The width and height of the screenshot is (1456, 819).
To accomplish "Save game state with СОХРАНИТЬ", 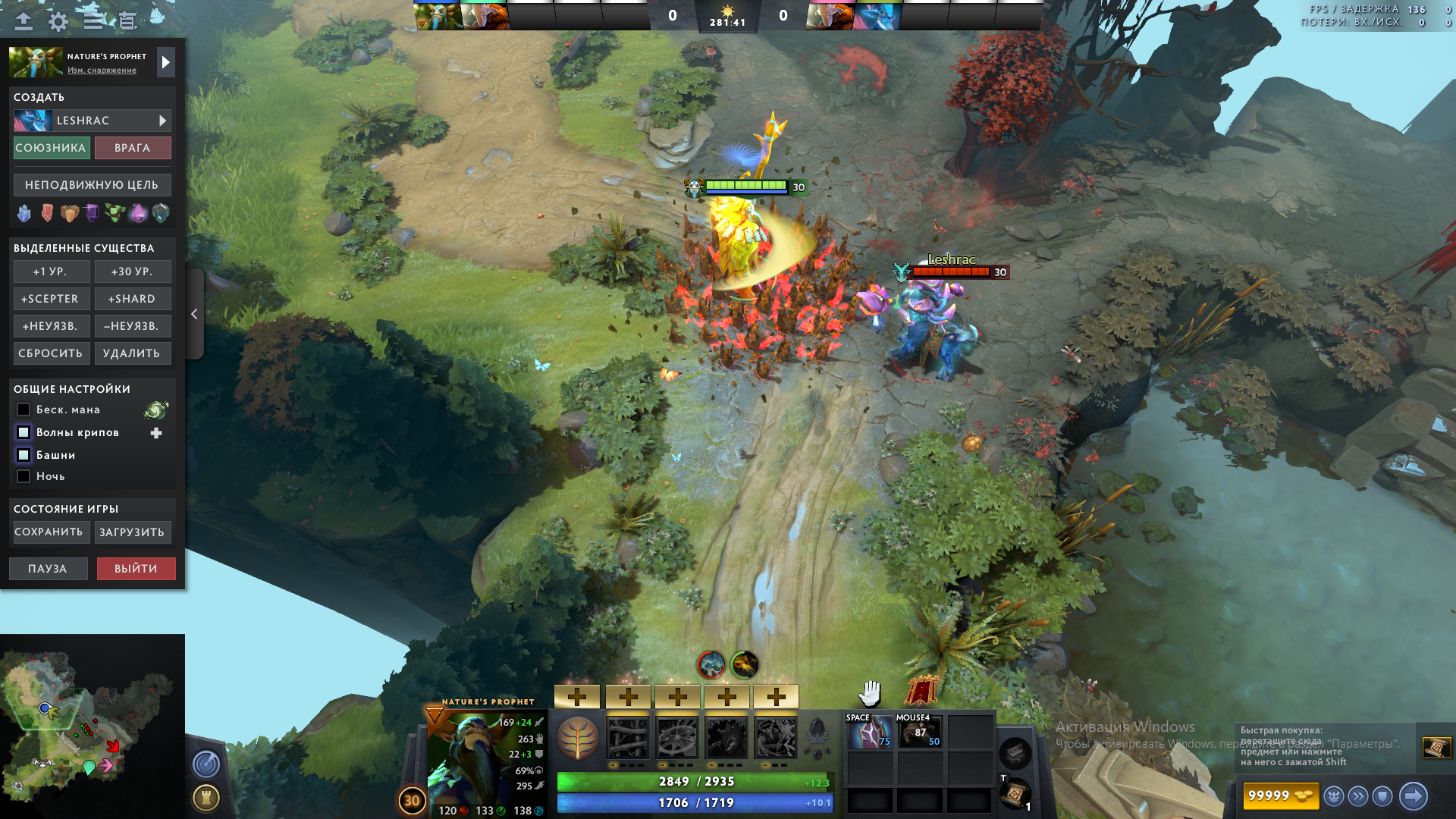I will click(x=49, y=532).
